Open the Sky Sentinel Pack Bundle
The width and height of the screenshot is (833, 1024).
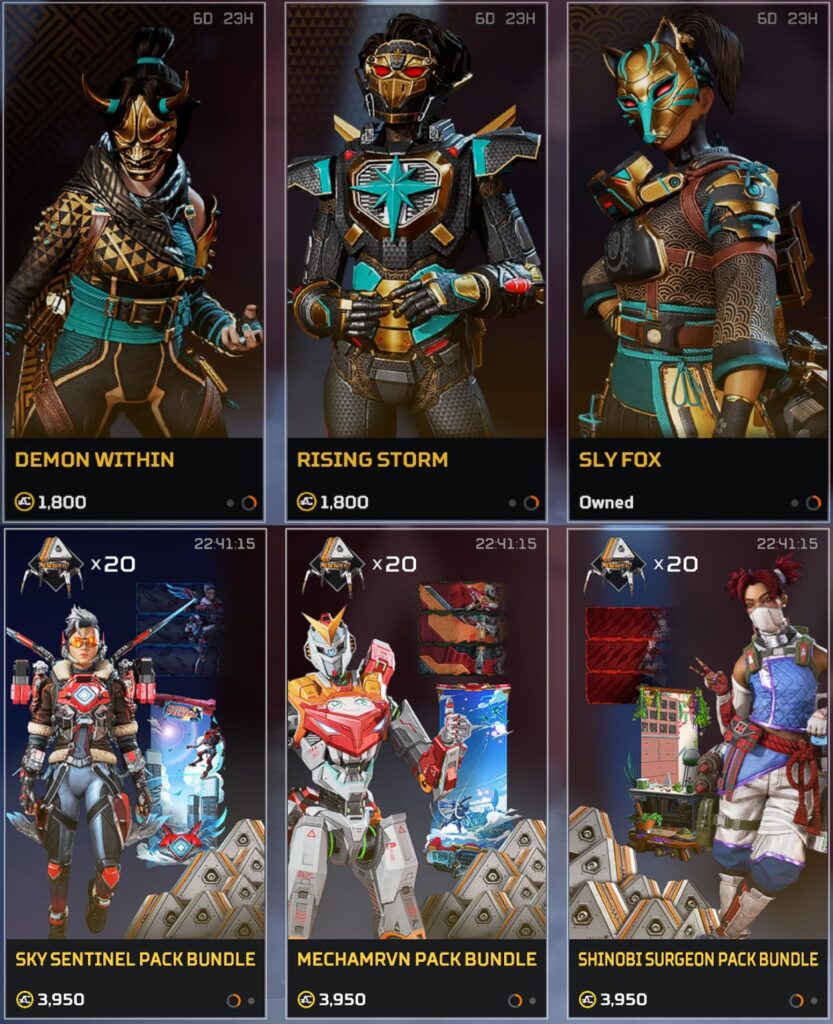[134, 770]
